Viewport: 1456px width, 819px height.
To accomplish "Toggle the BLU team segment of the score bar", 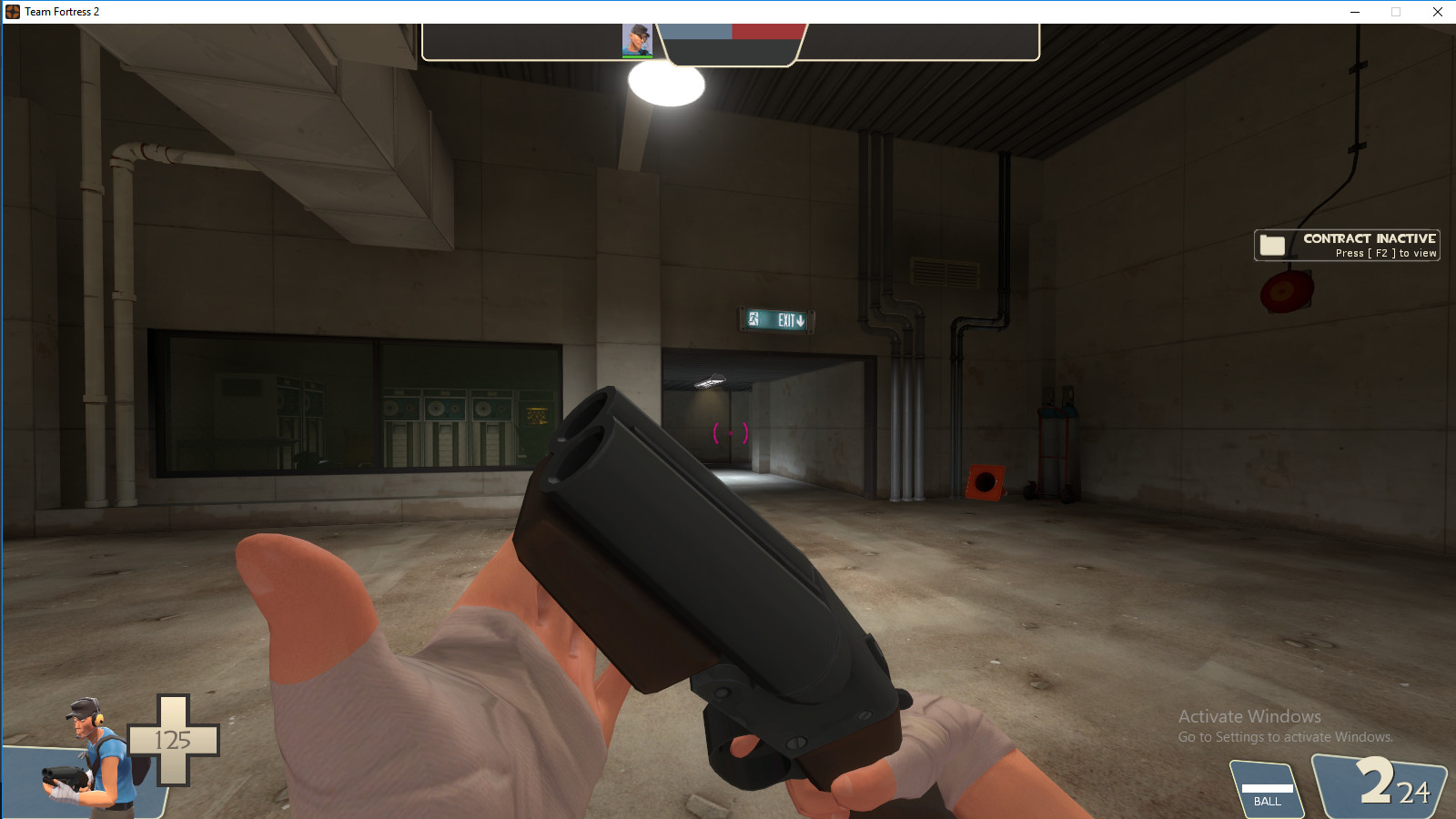I will point(696,30).
